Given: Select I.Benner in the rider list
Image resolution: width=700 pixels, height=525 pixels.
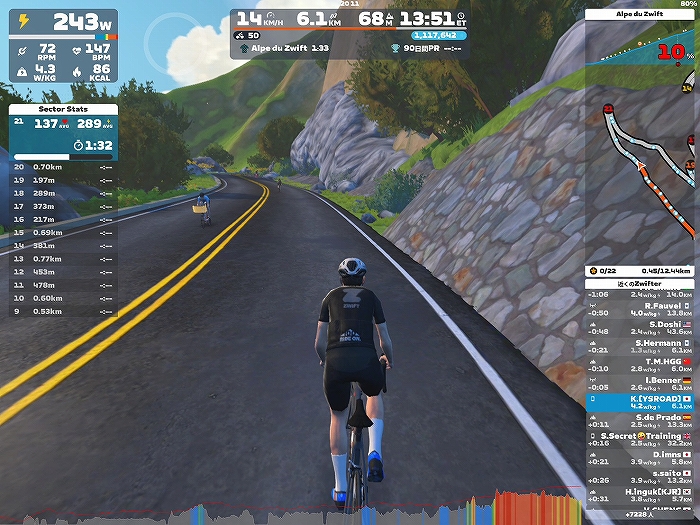Looking at the screenshot, I should click(640, 383).
